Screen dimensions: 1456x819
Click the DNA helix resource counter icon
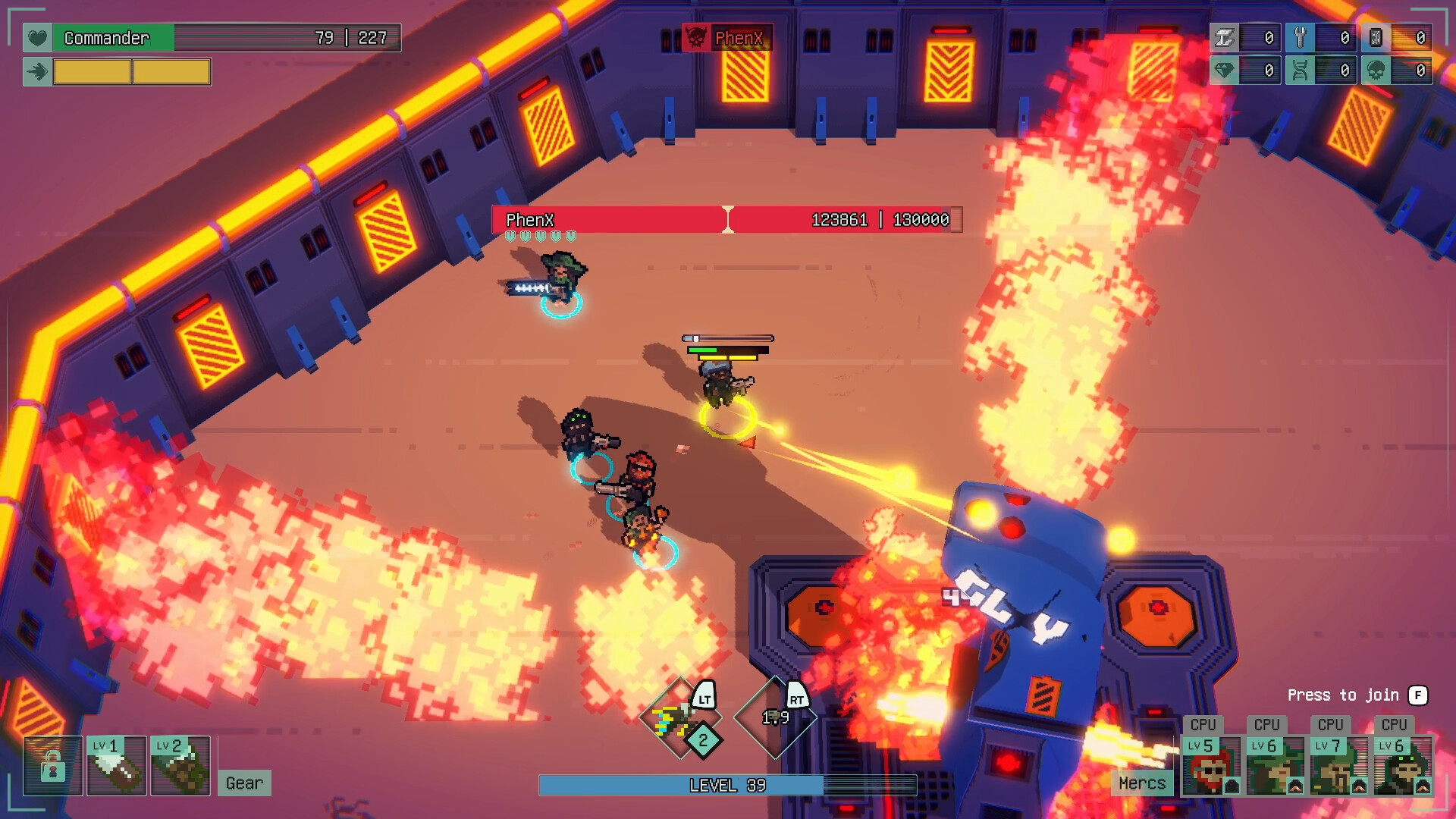(x=1300, y=71)
